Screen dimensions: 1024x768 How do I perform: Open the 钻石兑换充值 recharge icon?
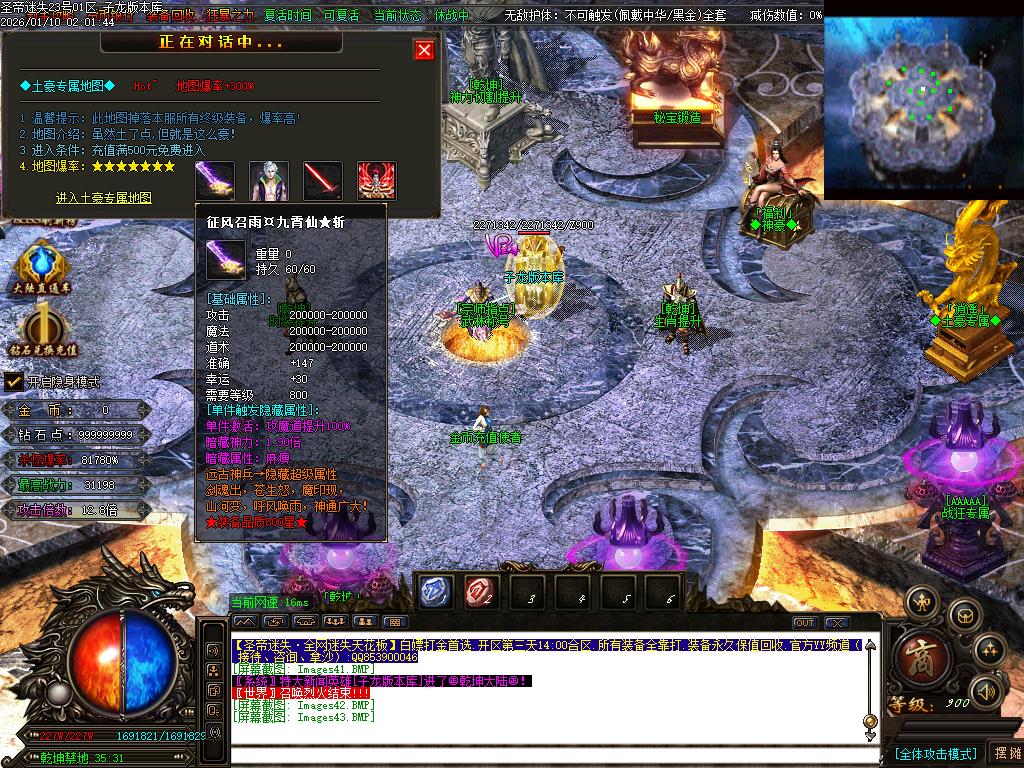pos(44,331)
